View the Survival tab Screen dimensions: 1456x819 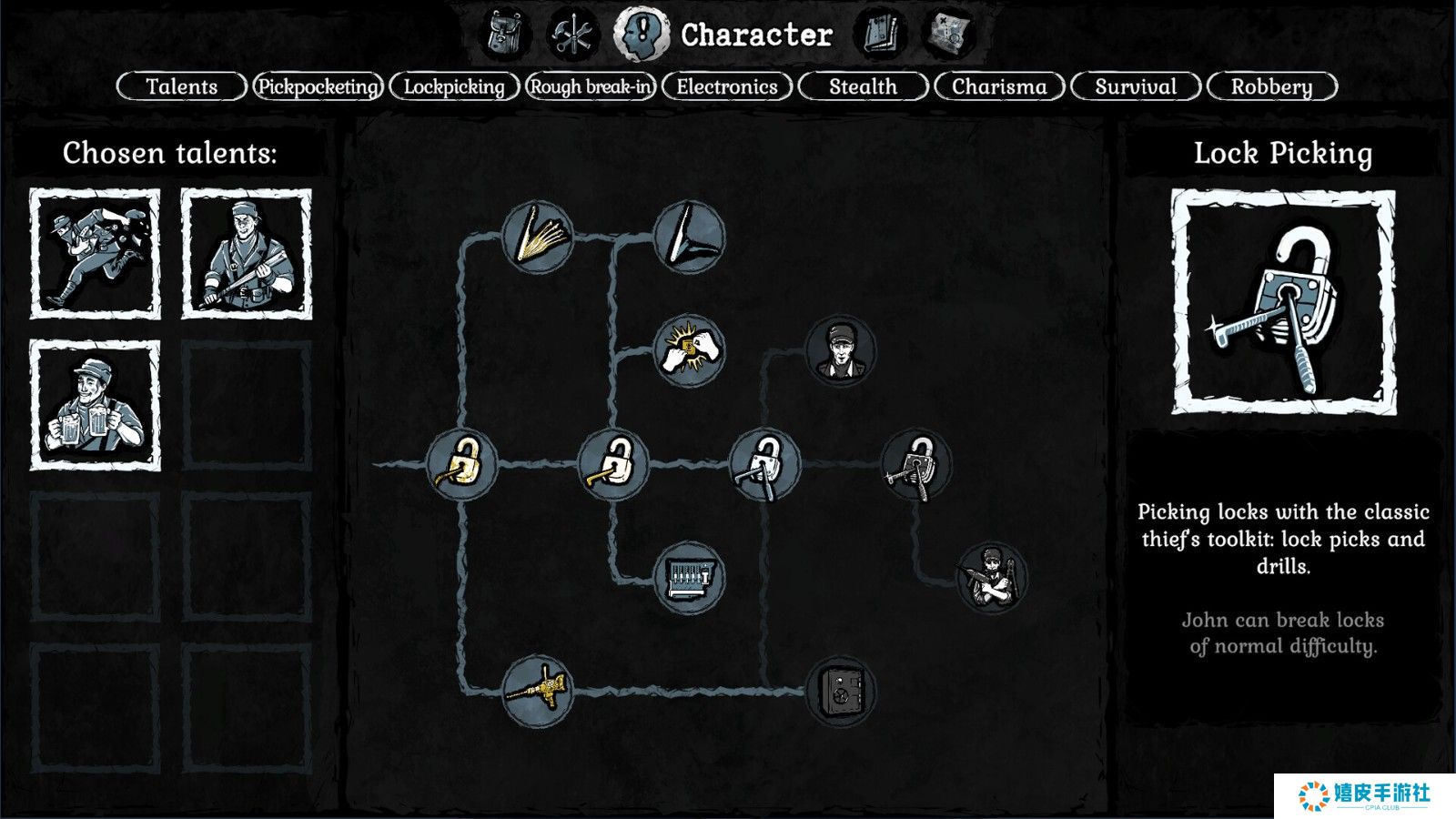pos(1136,86)
